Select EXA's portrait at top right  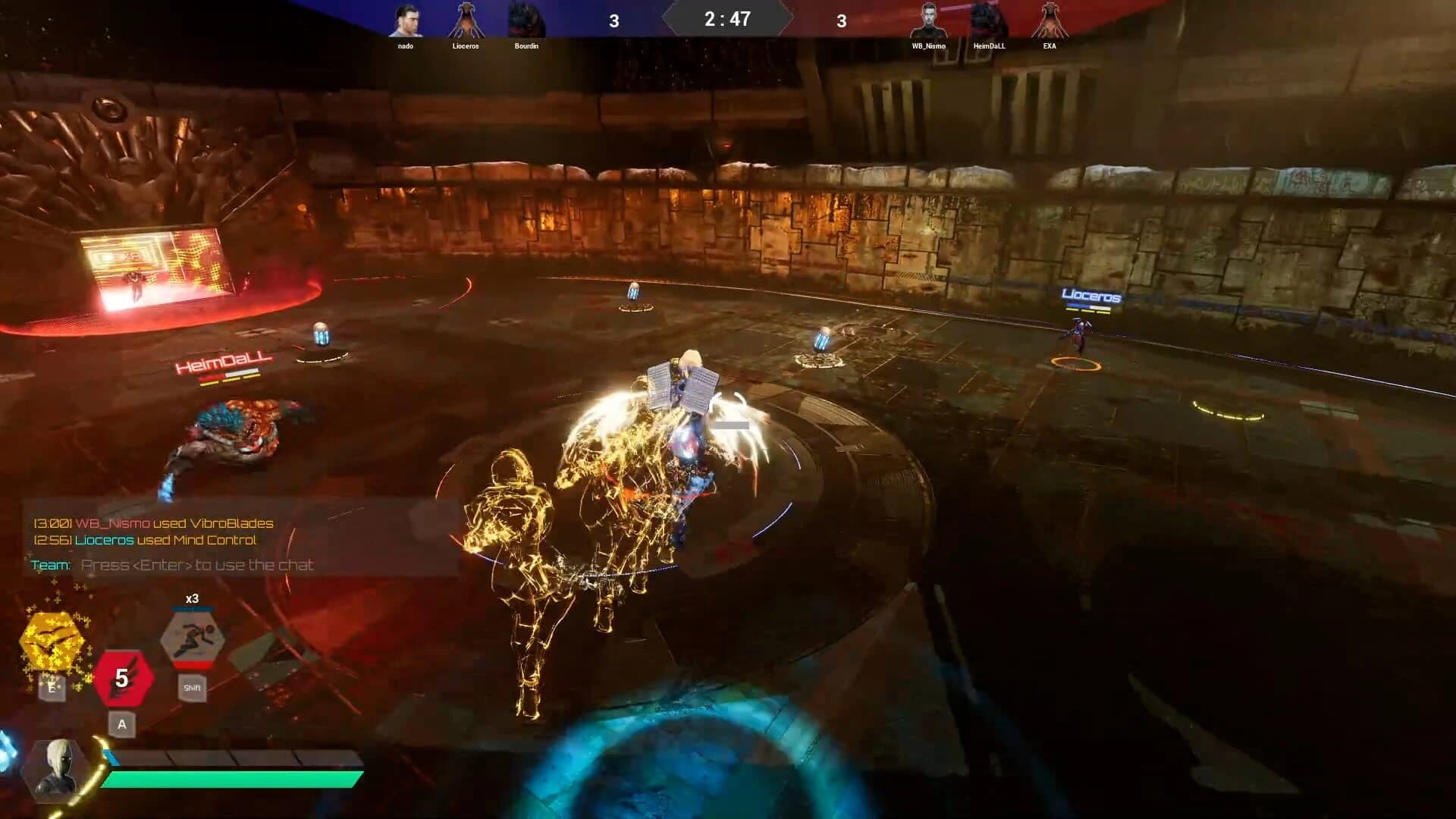[x=1050, y=20]
